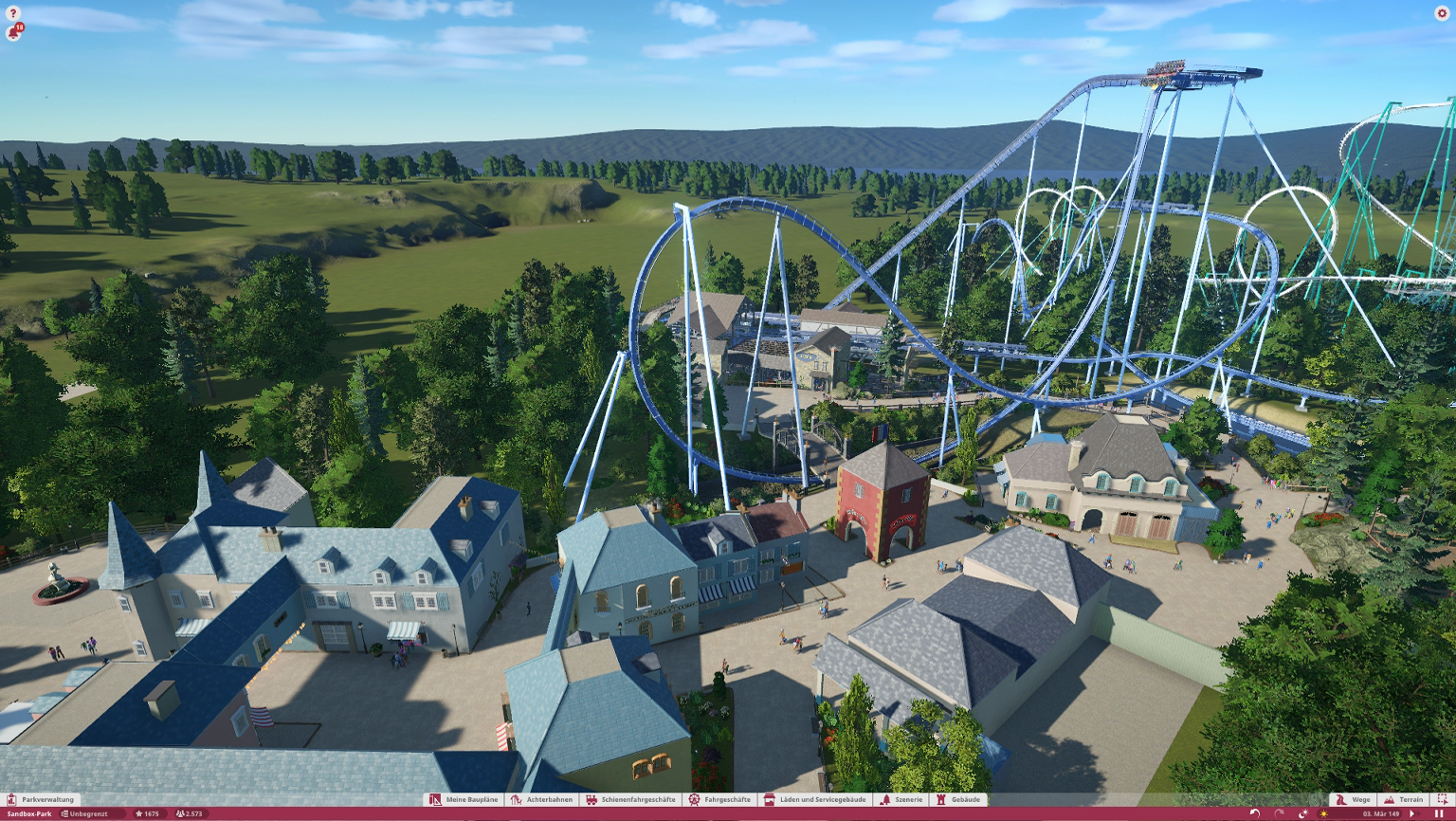The image size is (1456, 821).
Task: Open Läden und Servicegebäude
Action: click(815, 799)
